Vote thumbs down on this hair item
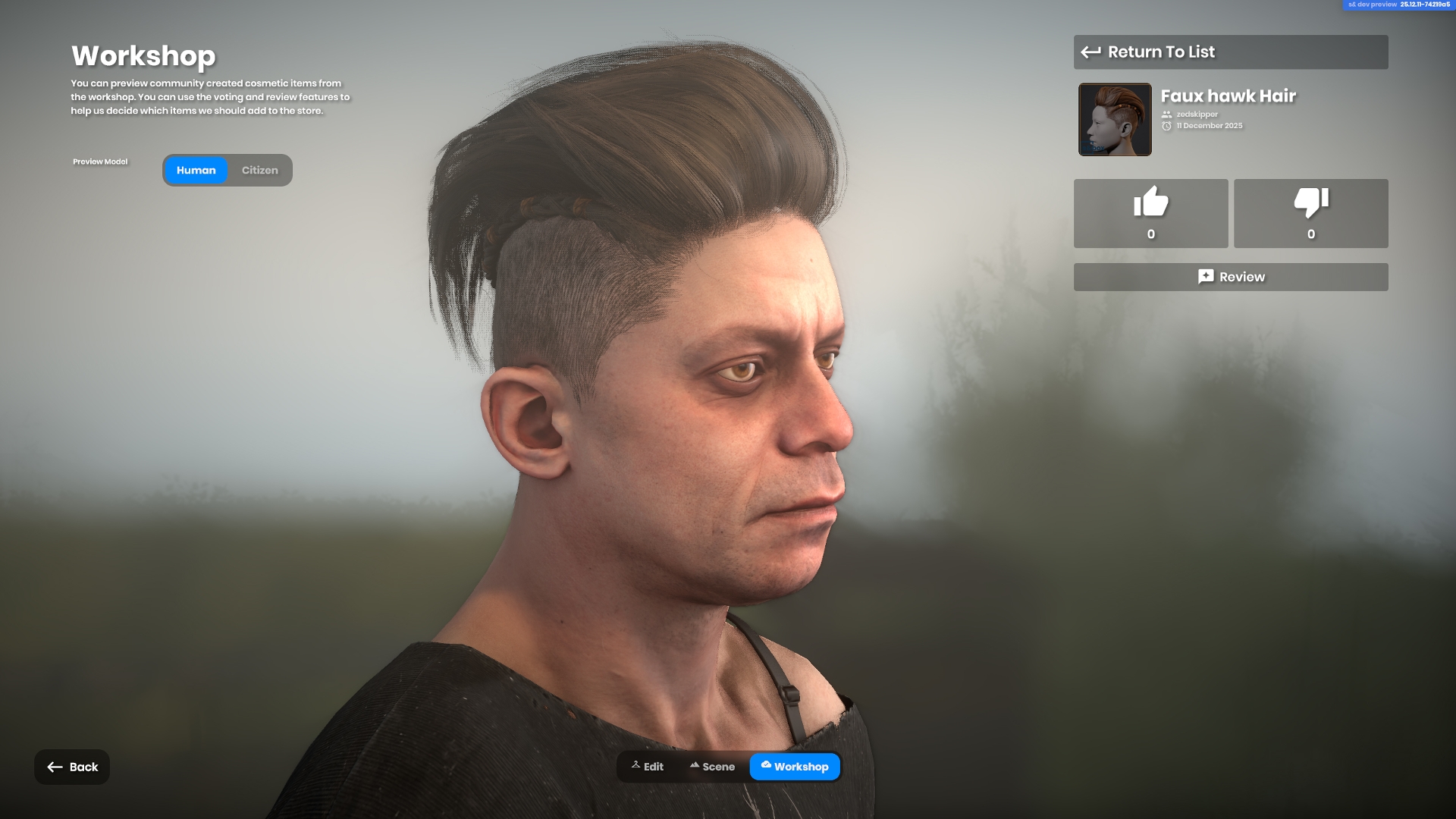This screenshot has width=1456, height=819. click(x=1310, y=213)
